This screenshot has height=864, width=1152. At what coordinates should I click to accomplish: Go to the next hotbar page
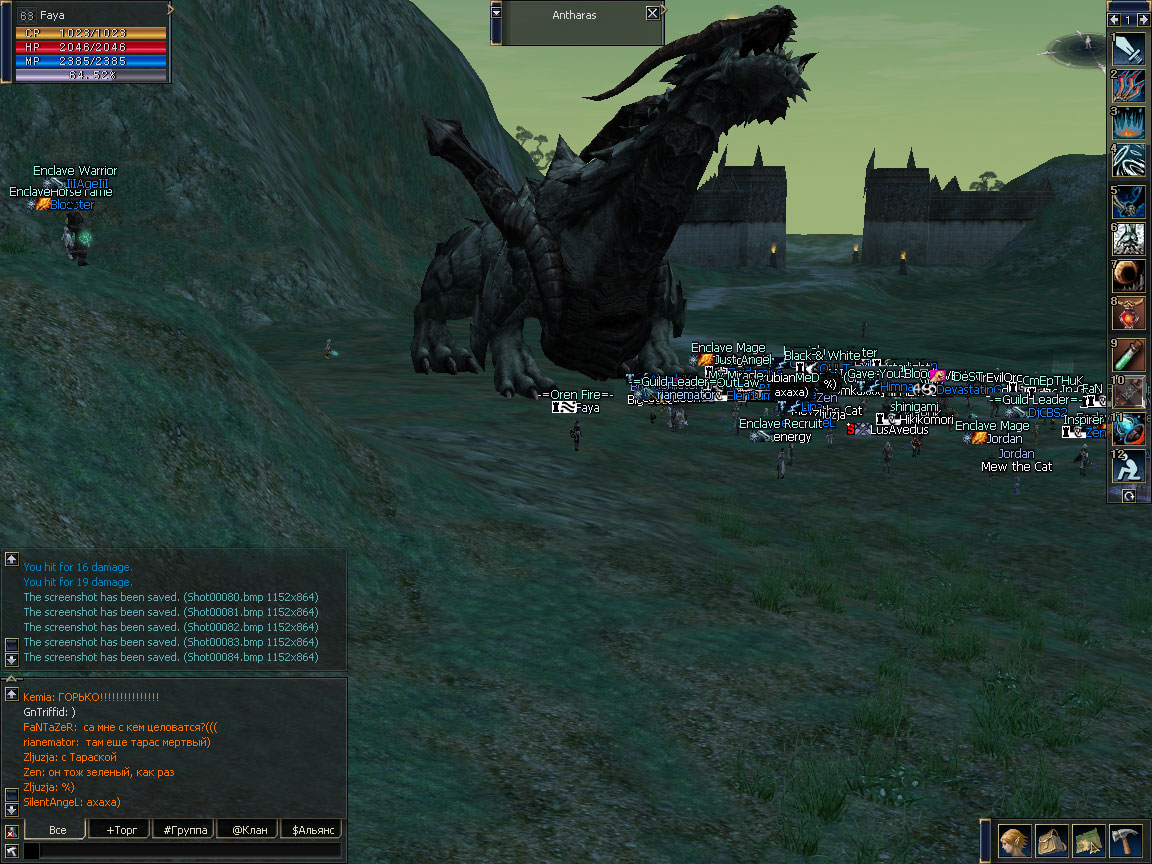click(x=1144, y=19)
